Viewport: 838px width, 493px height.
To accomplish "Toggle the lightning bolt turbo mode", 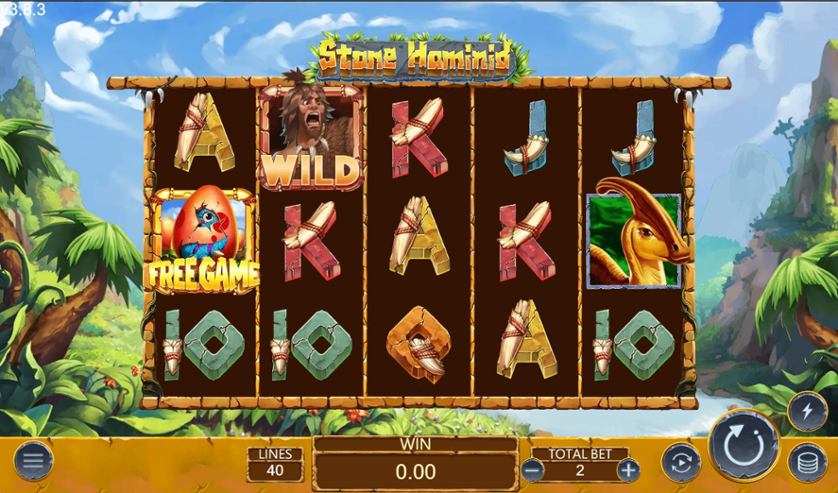I will 807,410.
